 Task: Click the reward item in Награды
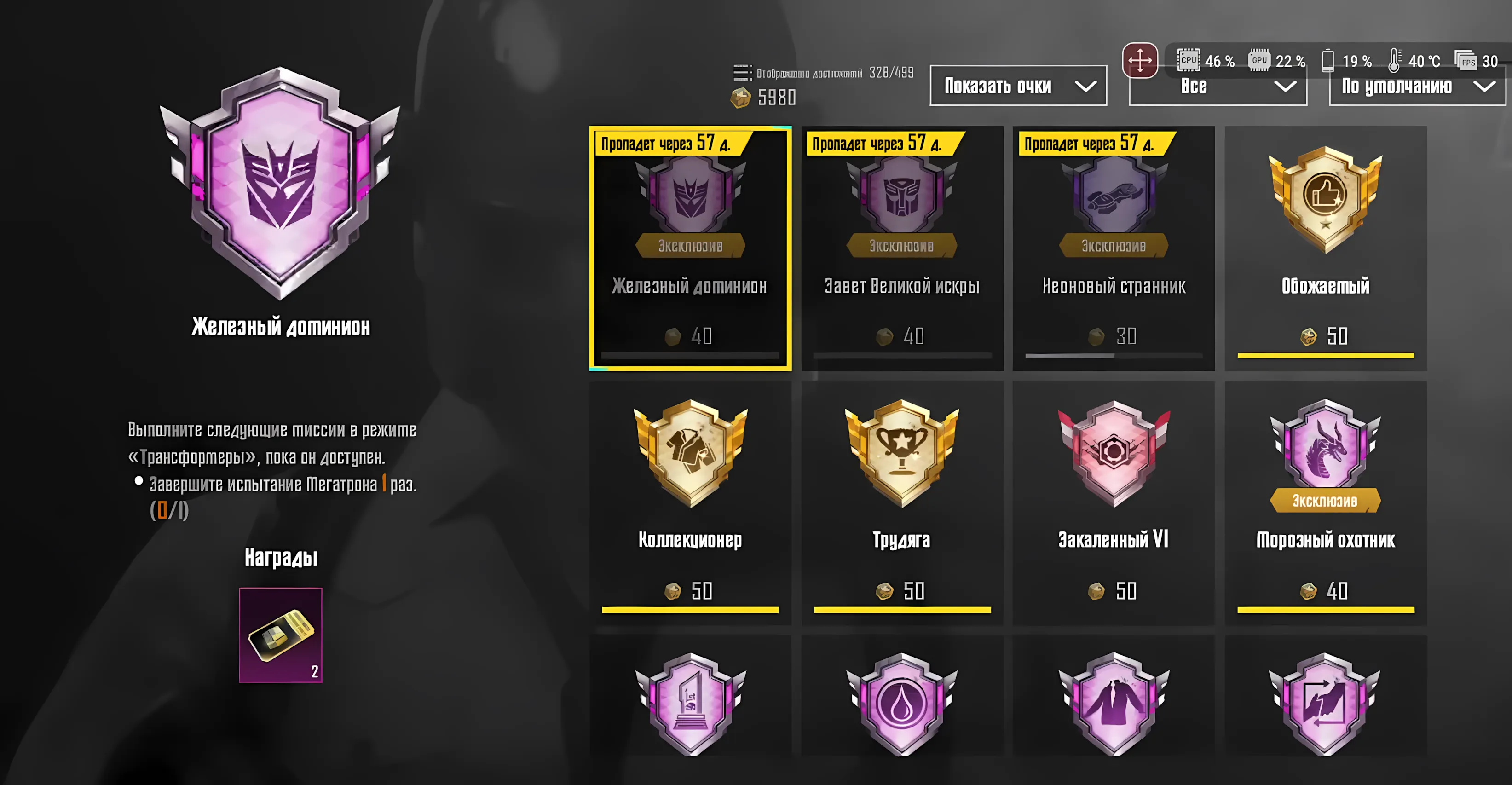pos(281,635)
